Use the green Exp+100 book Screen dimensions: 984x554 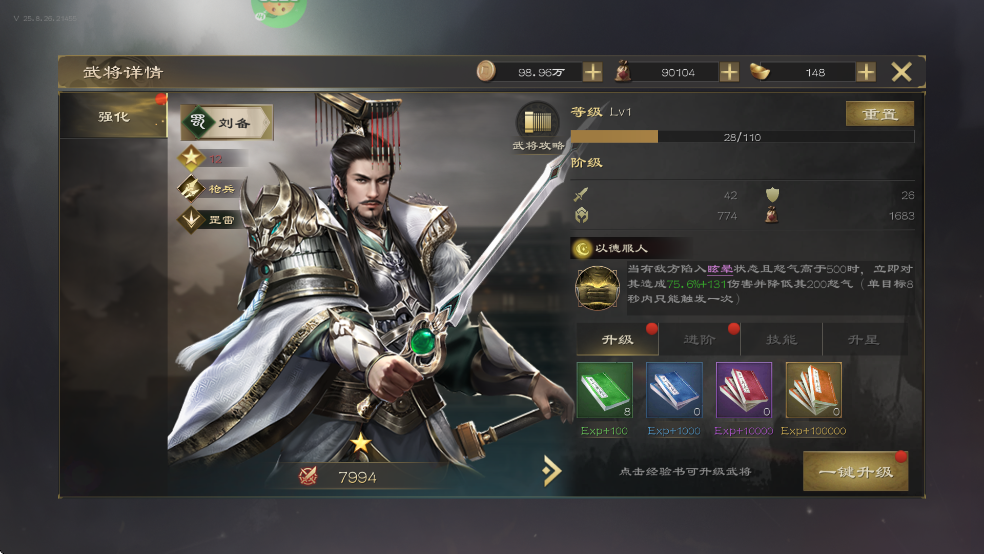pos(604,390)
